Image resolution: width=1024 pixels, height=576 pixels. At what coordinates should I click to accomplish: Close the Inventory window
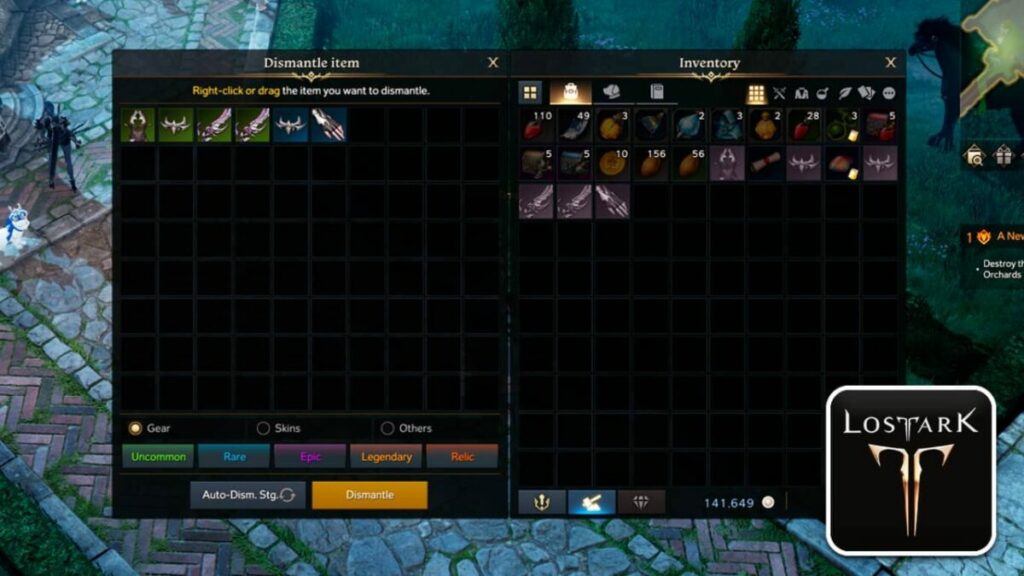[x=890, y=63]
